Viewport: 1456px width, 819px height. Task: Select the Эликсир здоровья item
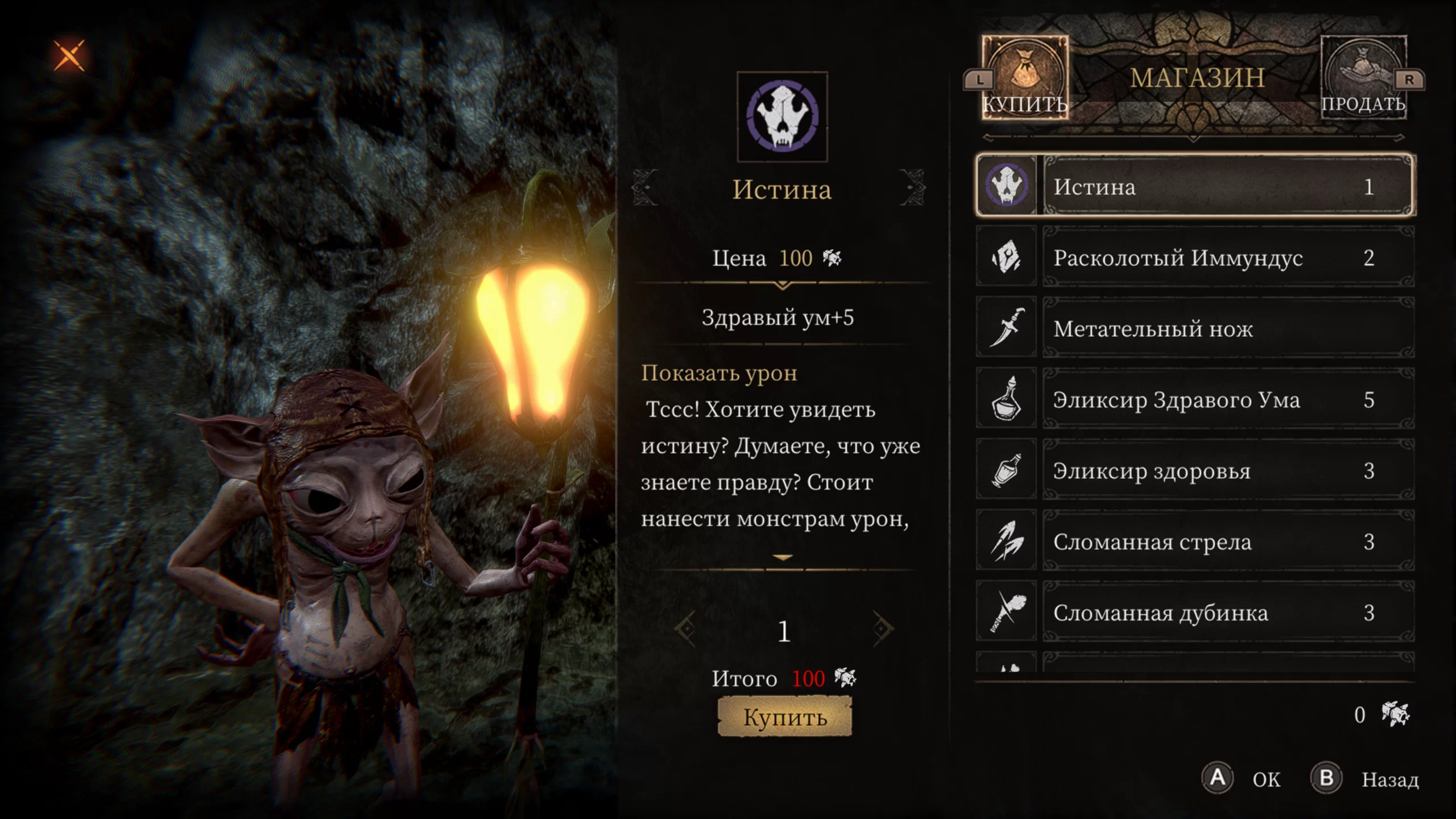pyautogui.click(x=1194, y=470)
